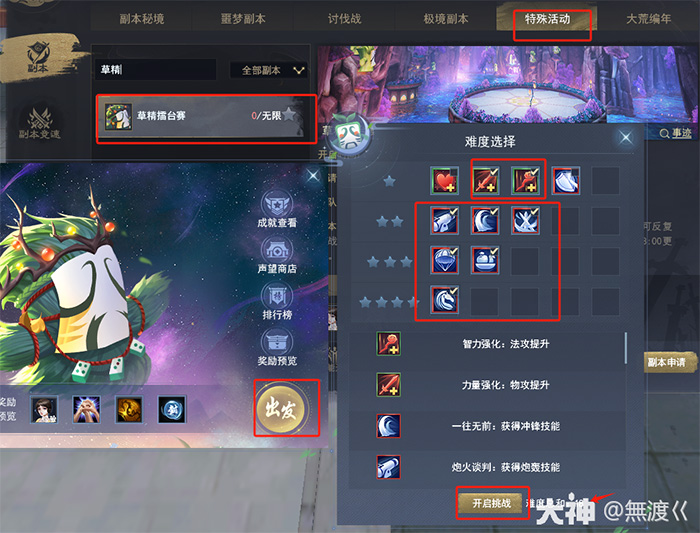Open the 副本变速 side menu

click(40, 122)
